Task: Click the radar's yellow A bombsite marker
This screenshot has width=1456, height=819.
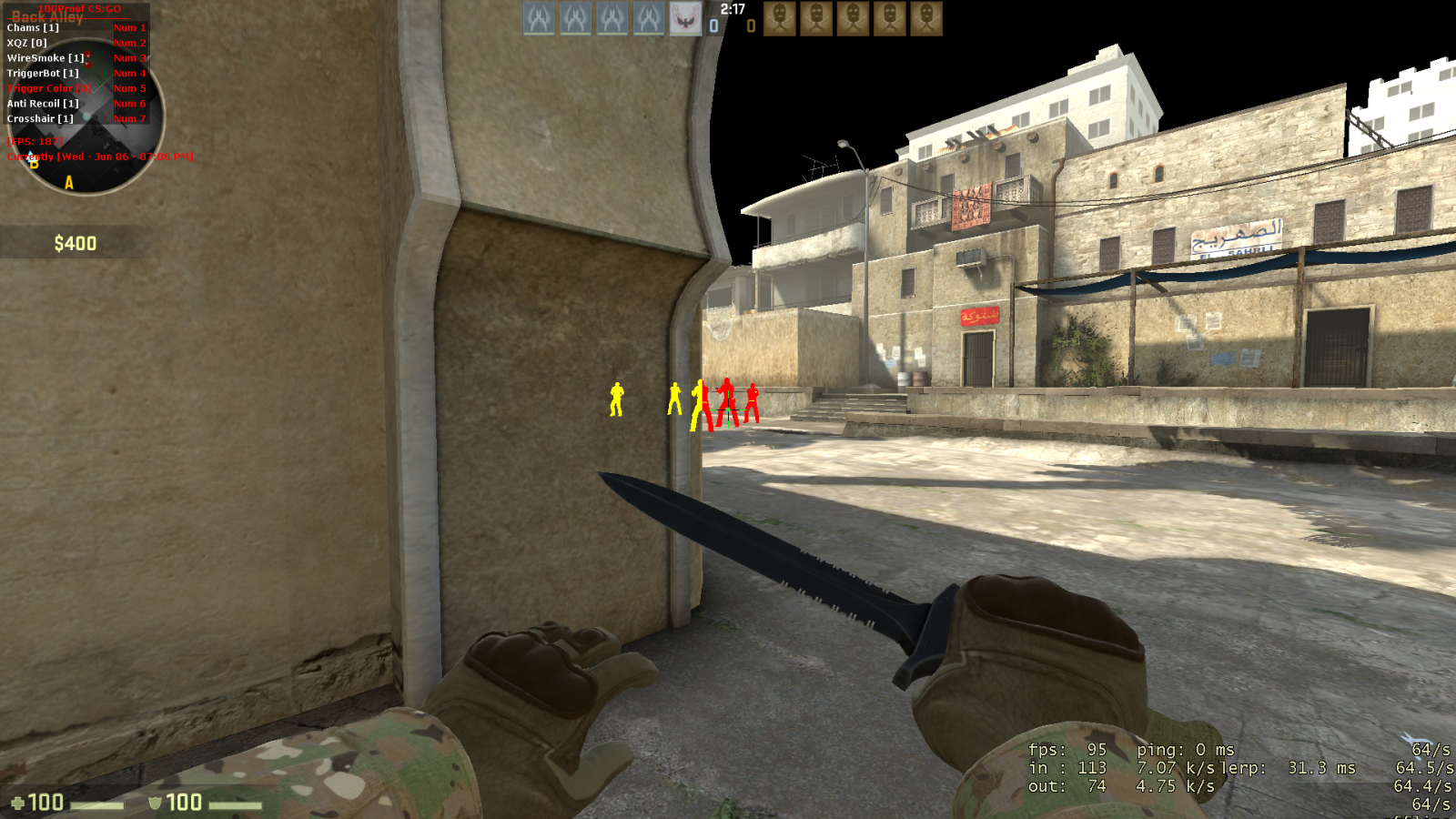Action: tap(69, 183)
